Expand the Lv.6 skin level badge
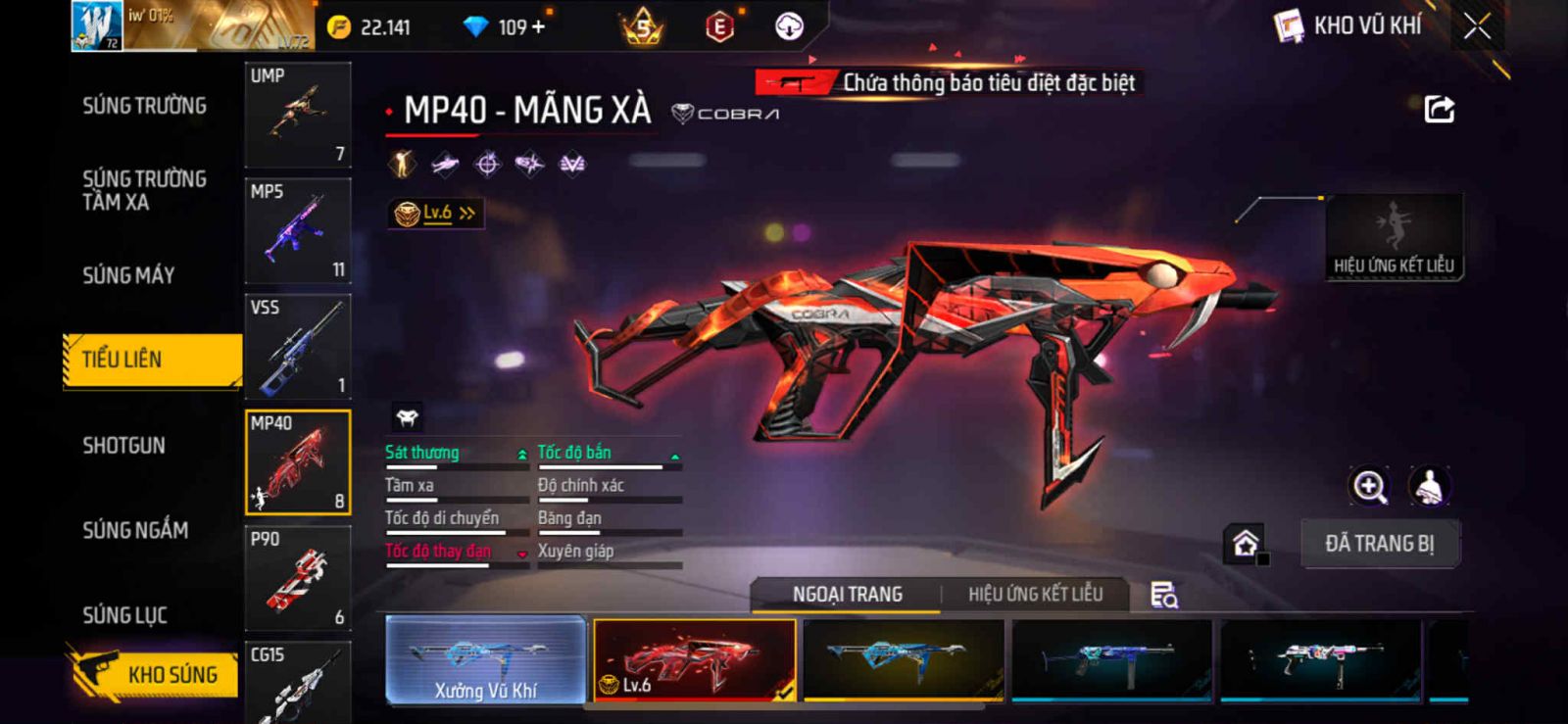The height and width of the screenshot is (724, 1568). click(x=436, y=213)
